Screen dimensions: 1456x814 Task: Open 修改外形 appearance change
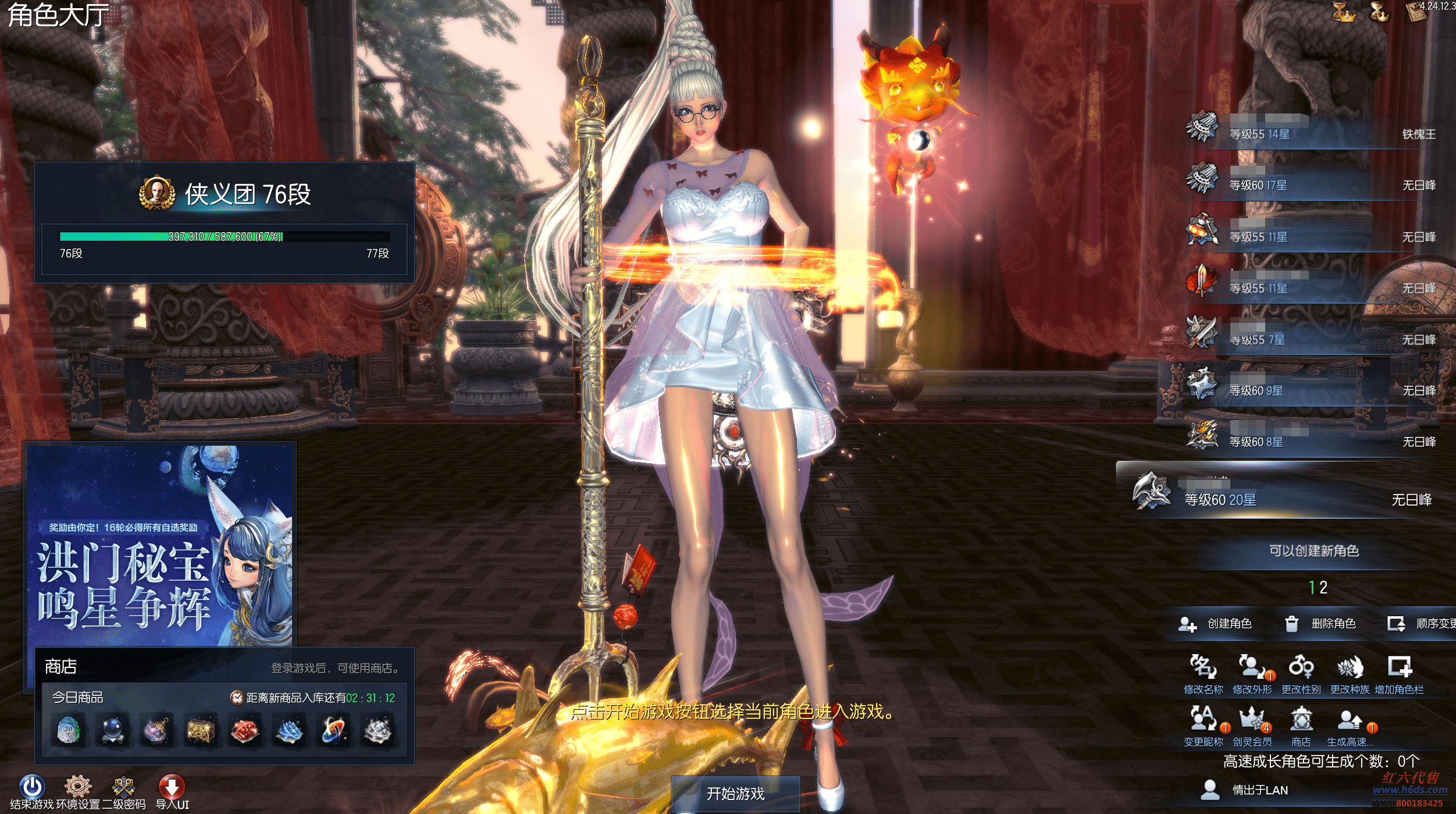[x=1252, y=669]
